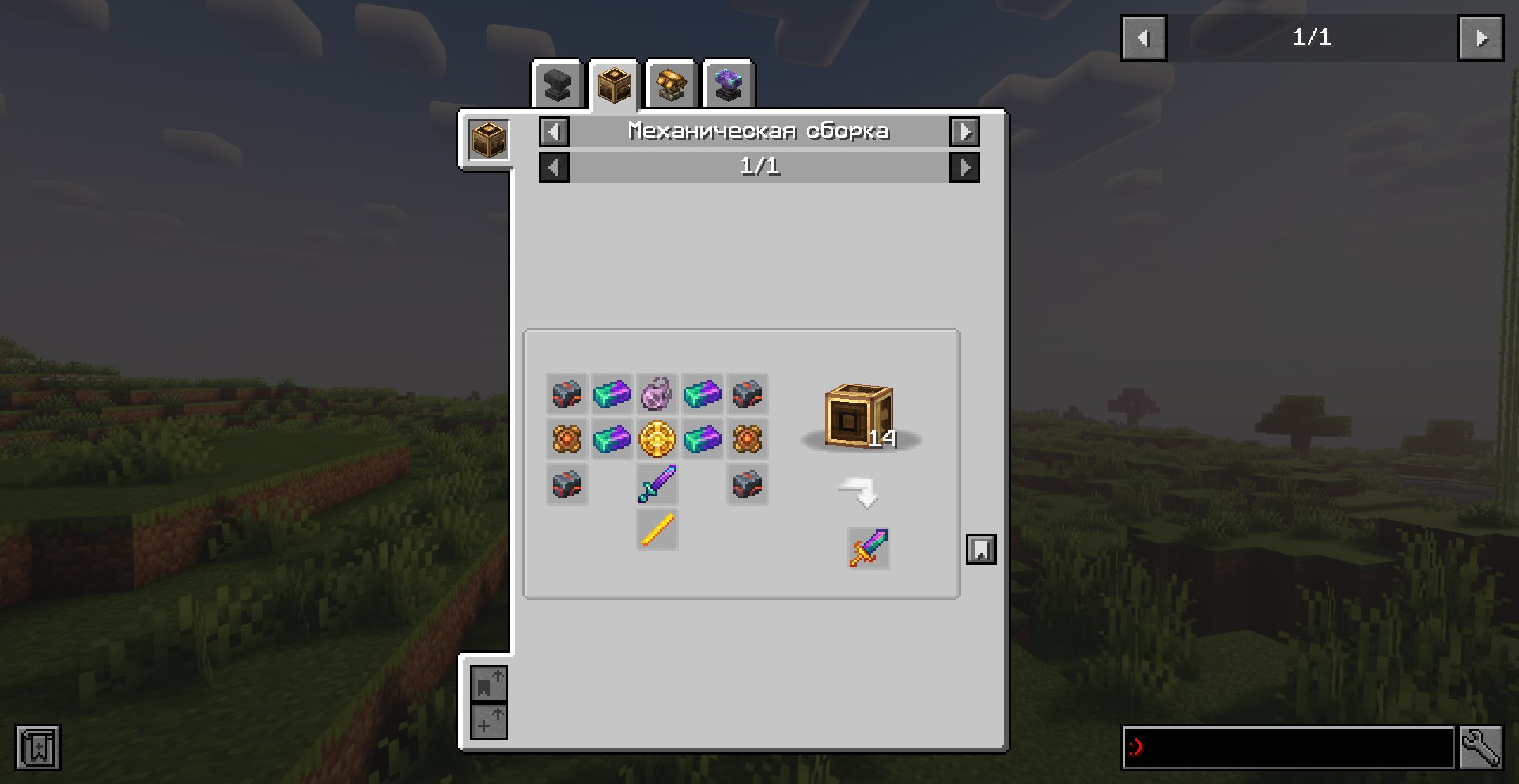Select the golden round emblem ingredient
Screen dimensions: 1519x784
coord(657,439)
